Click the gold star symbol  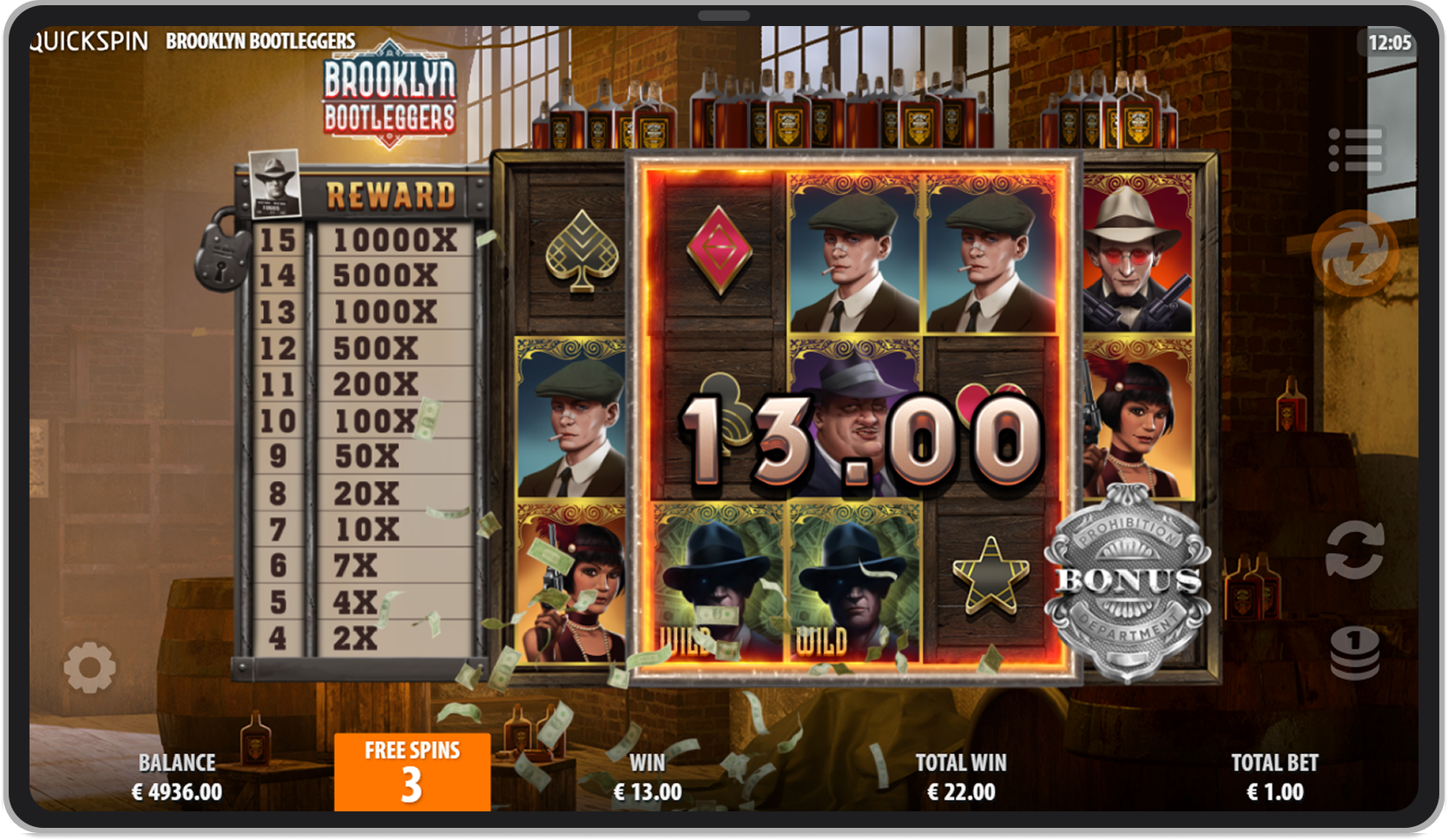[x=991, y=573]
